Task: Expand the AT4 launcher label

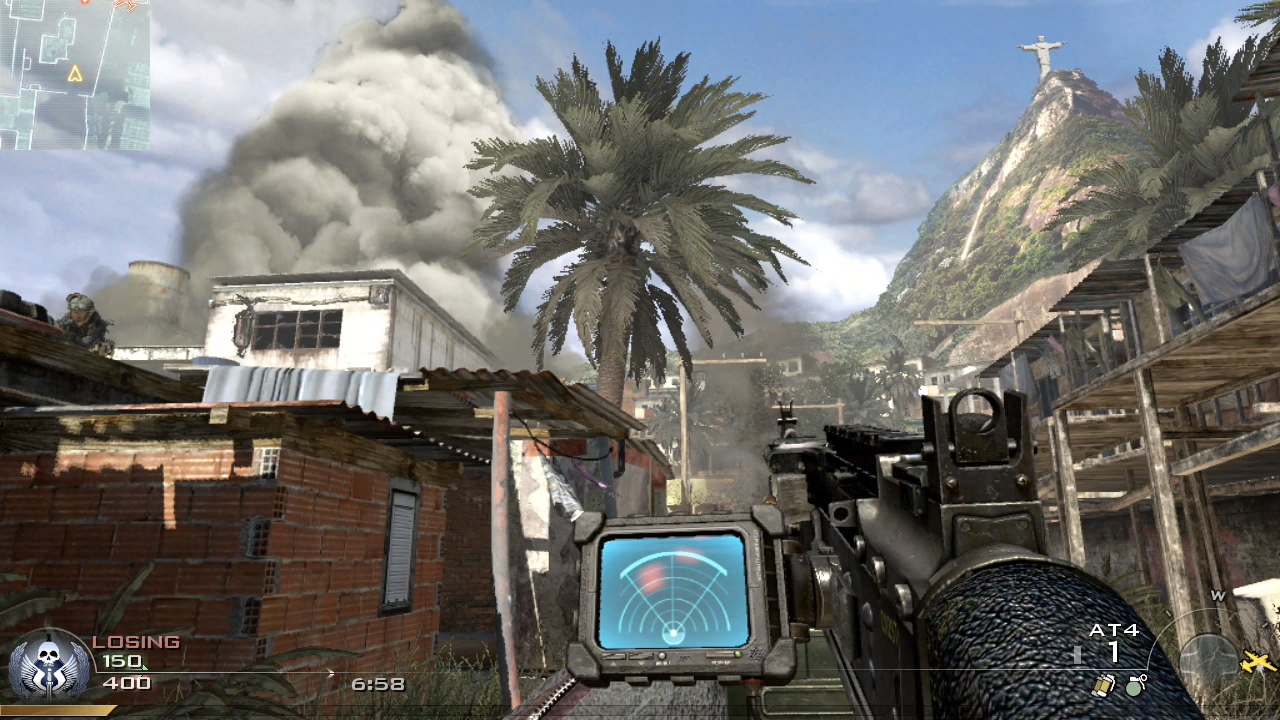Action: (x=1114, y=631)
